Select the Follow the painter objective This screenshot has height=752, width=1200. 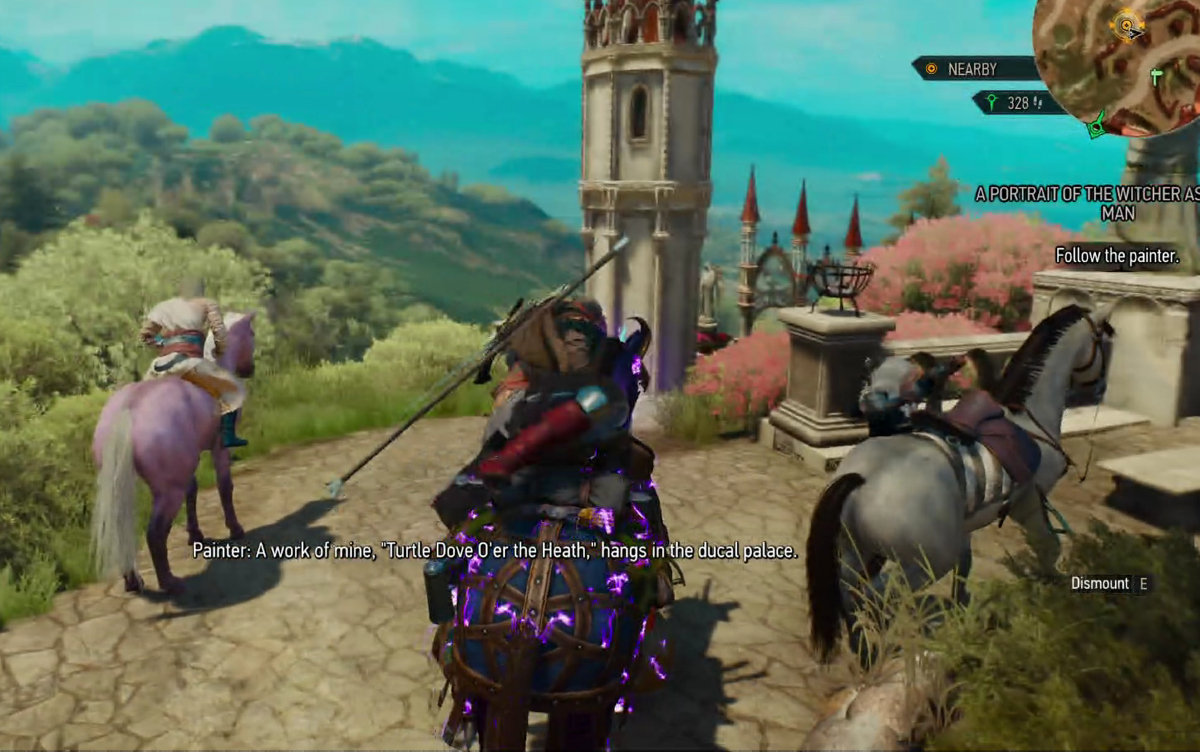tap(1117, 256)
